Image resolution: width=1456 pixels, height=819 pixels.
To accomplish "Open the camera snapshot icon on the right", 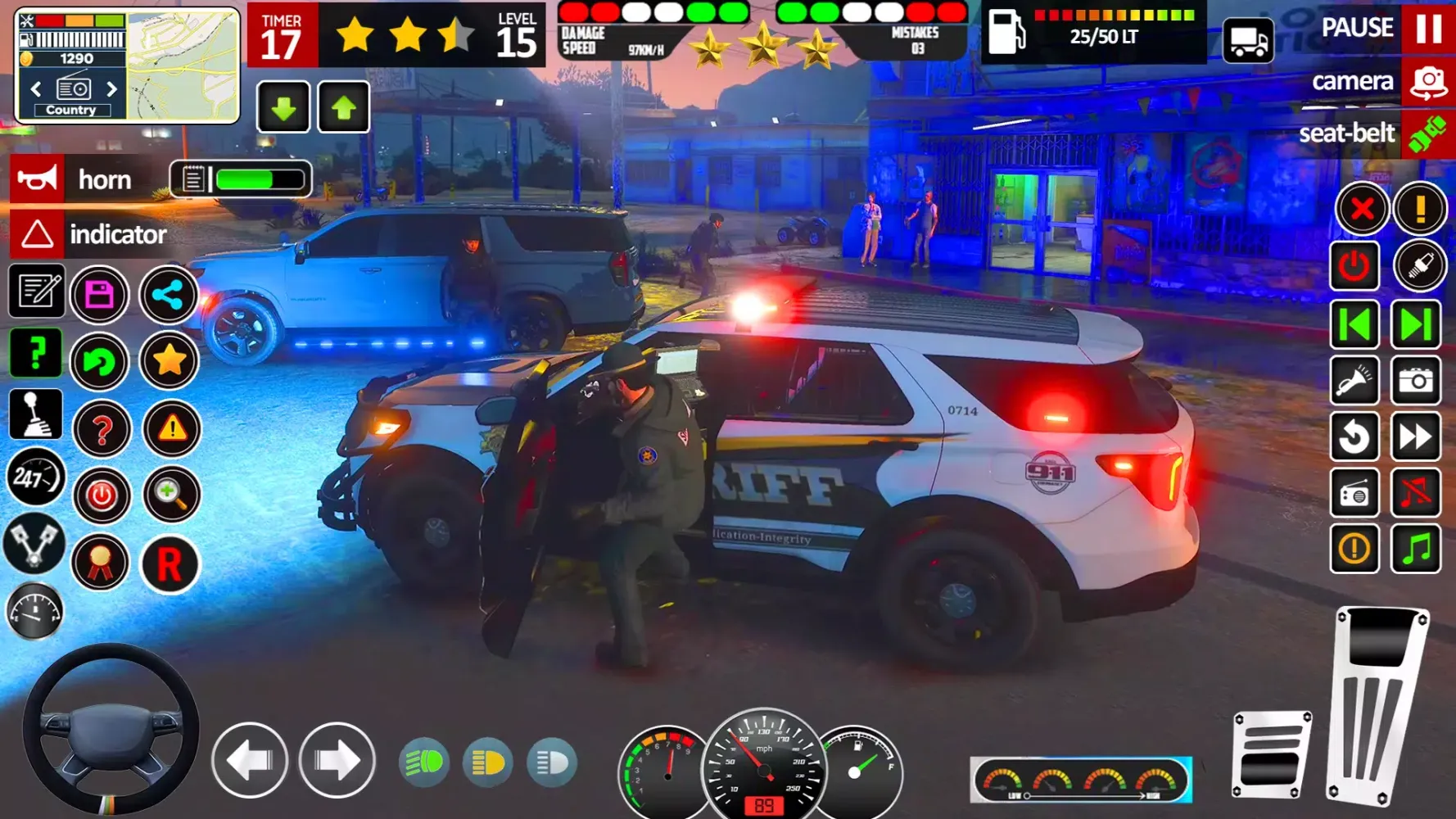I will [1418, 382].
